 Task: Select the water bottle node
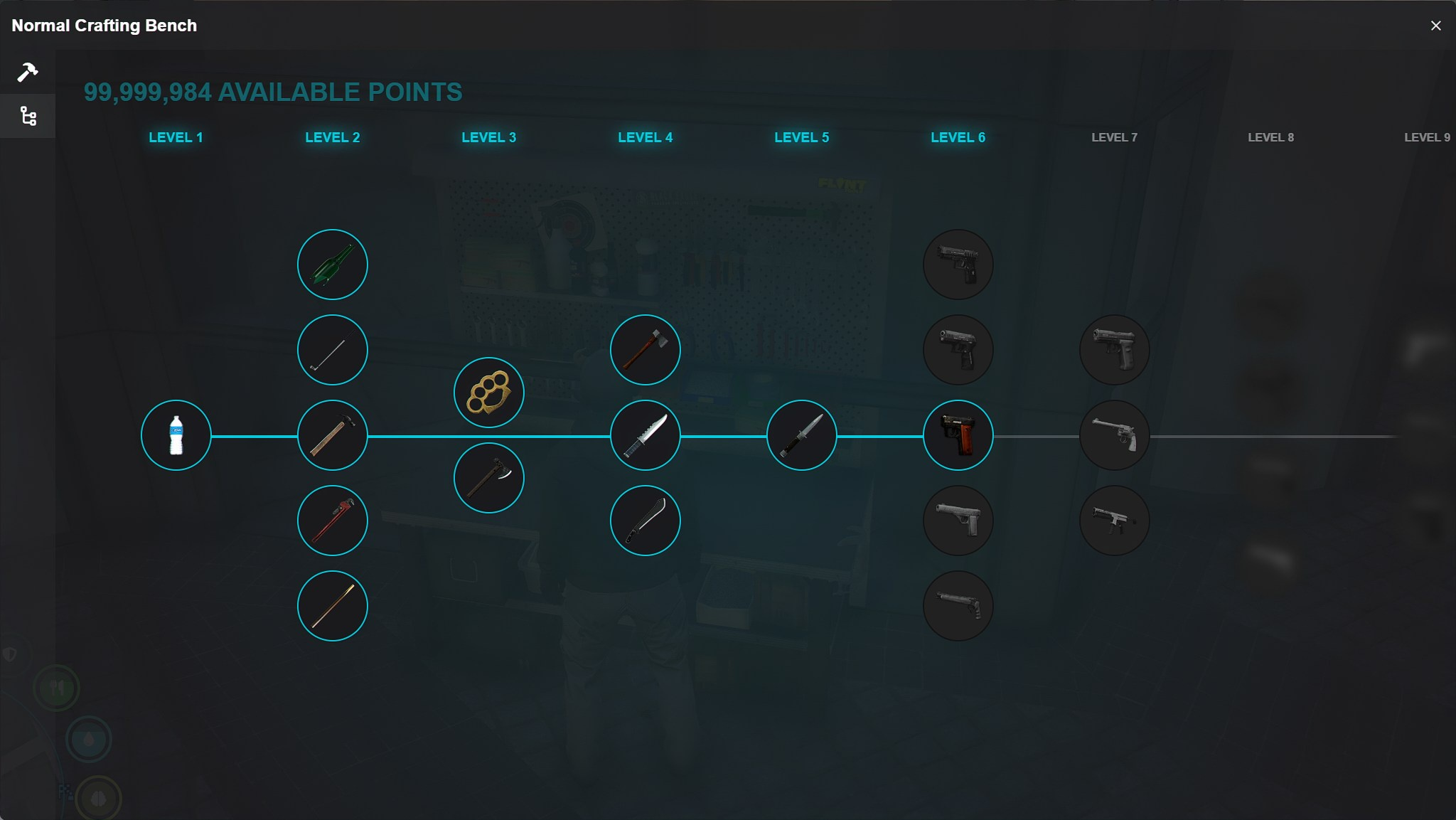176,435
